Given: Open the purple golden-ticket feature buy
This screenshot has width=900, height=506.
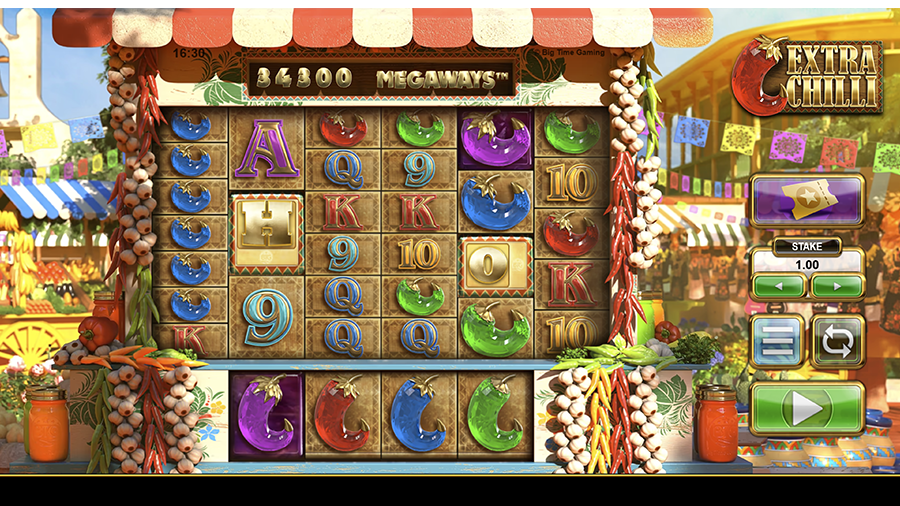Looking at the screenshot, I should [x=807, y=201].
